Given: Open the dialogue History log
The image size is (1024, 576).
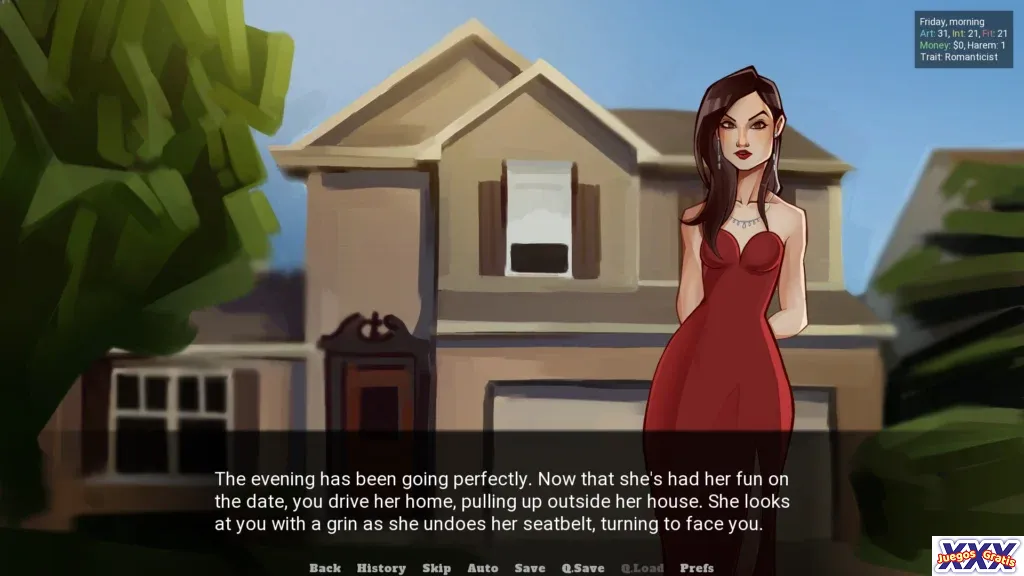Looking at the screenshot, I should [x=381, y=568].
